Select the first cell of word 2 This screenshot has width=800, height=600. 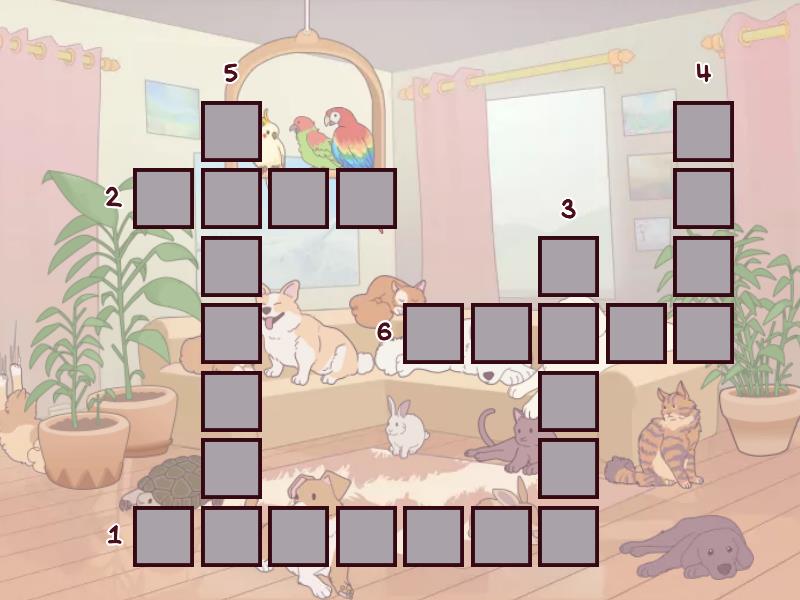[163, 198]
